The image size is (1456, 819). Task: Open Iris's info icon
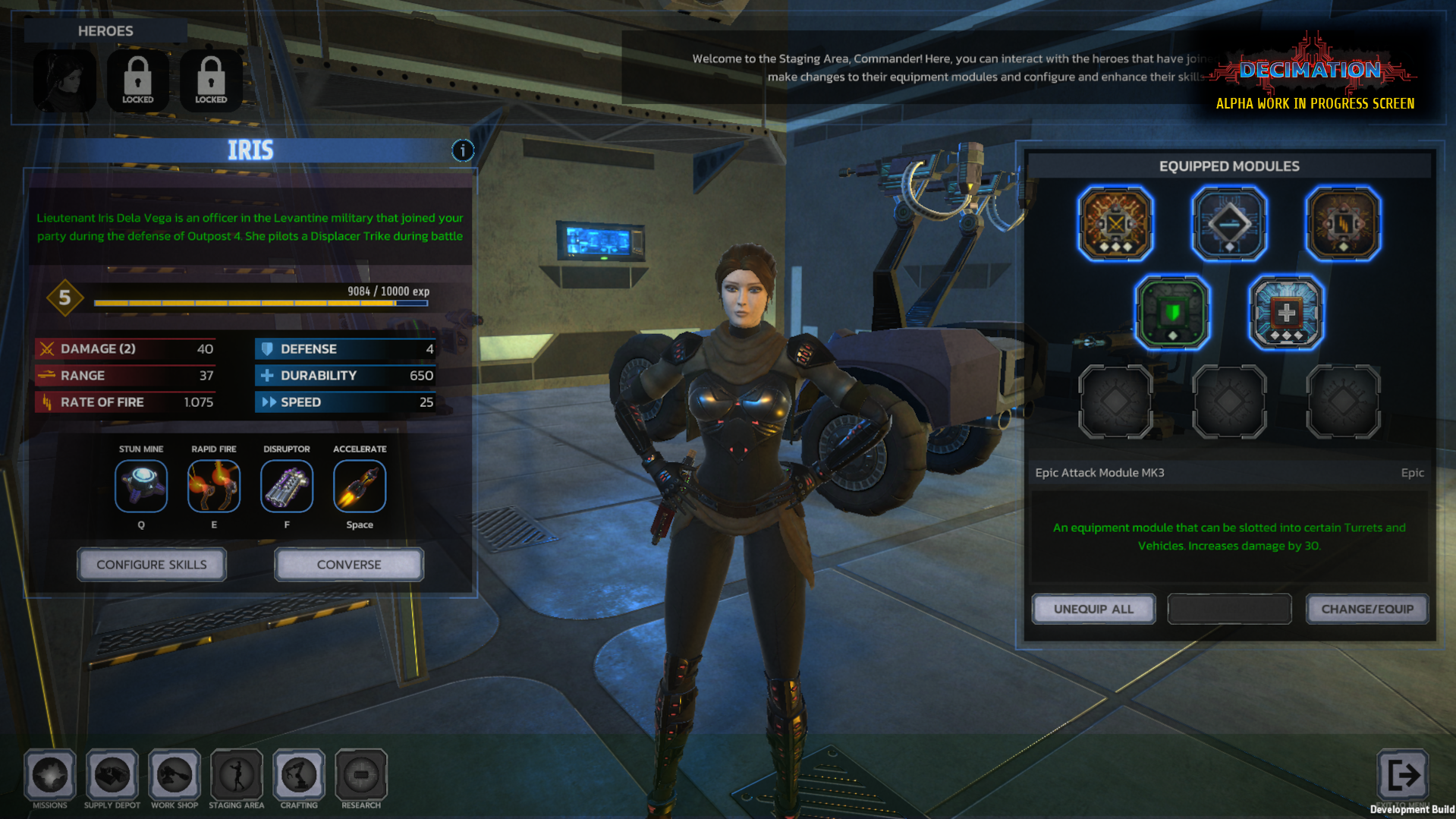463,150
